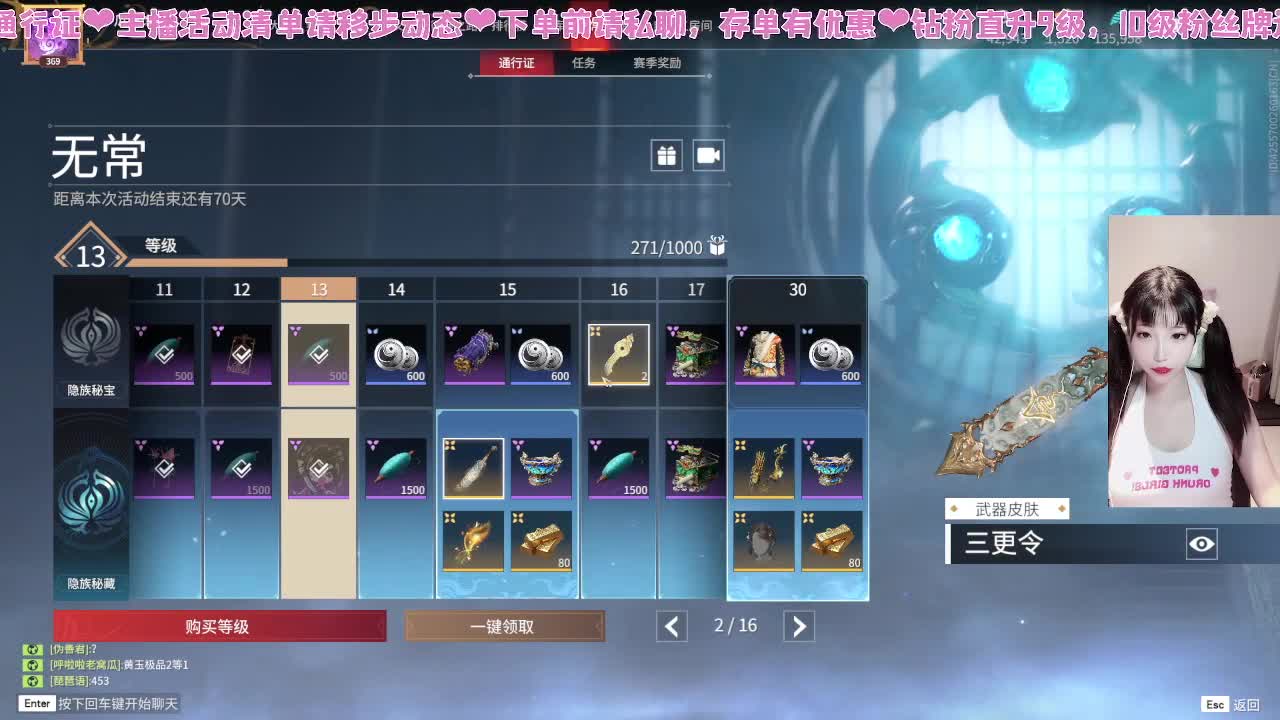Screen dimensions: 1280x720
Task: Select the 通行证 tab
Action: 514,61
